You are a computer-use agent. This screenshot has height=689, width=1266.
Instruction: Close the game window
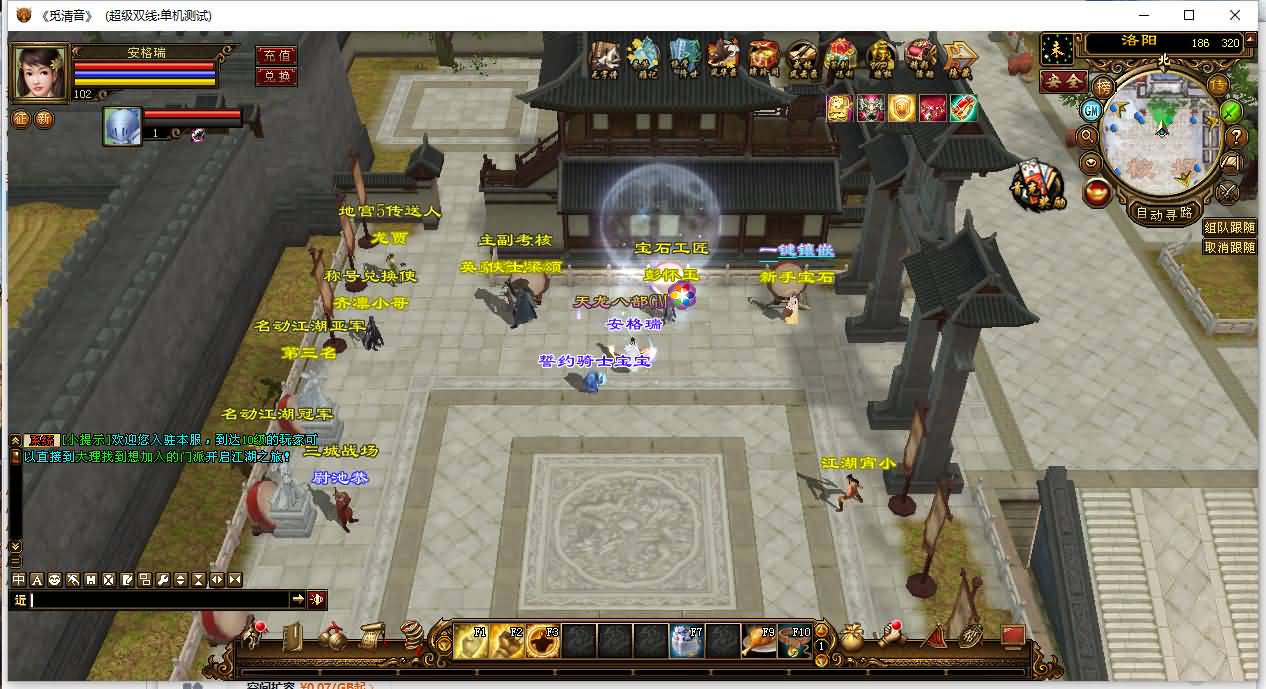1236,15
